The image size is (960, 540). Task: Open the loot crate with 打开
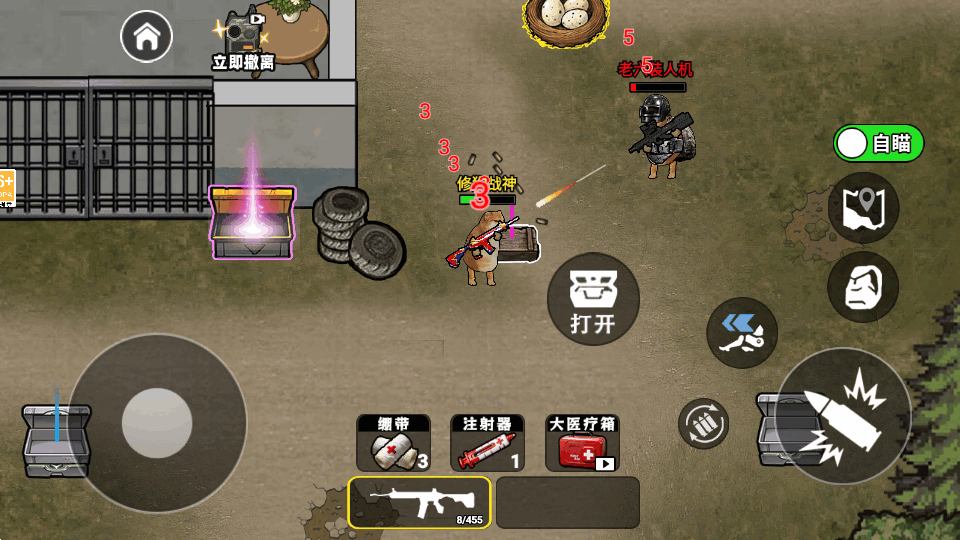[592, 299]
